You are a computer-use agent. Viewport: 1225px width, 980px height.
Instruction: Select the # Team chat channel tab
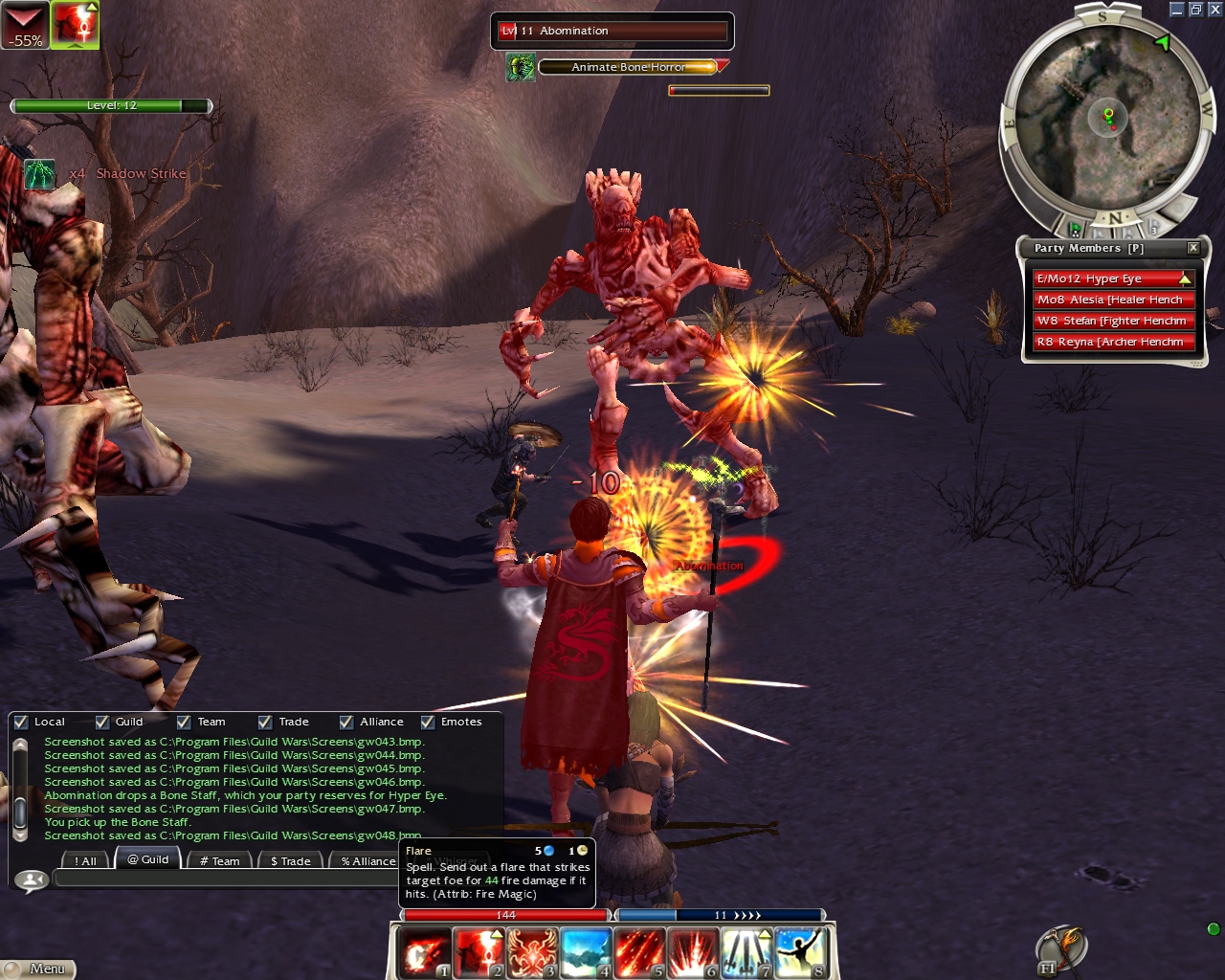219,860
